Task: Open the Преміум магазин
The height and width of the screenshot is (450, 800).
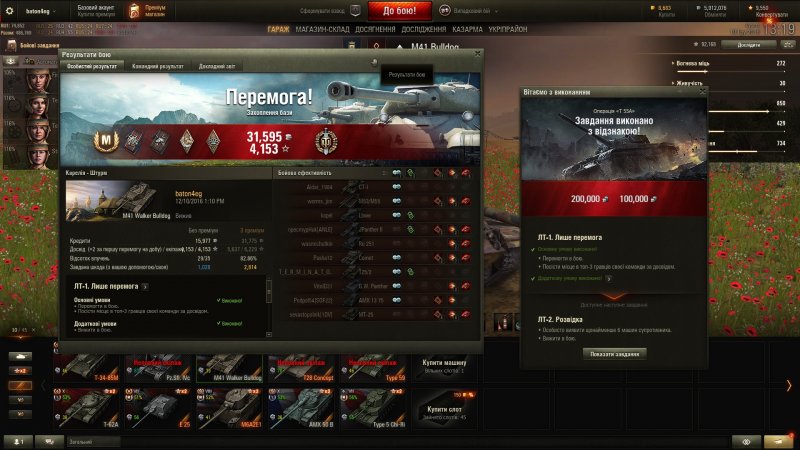Action: (x=155, y=11)
